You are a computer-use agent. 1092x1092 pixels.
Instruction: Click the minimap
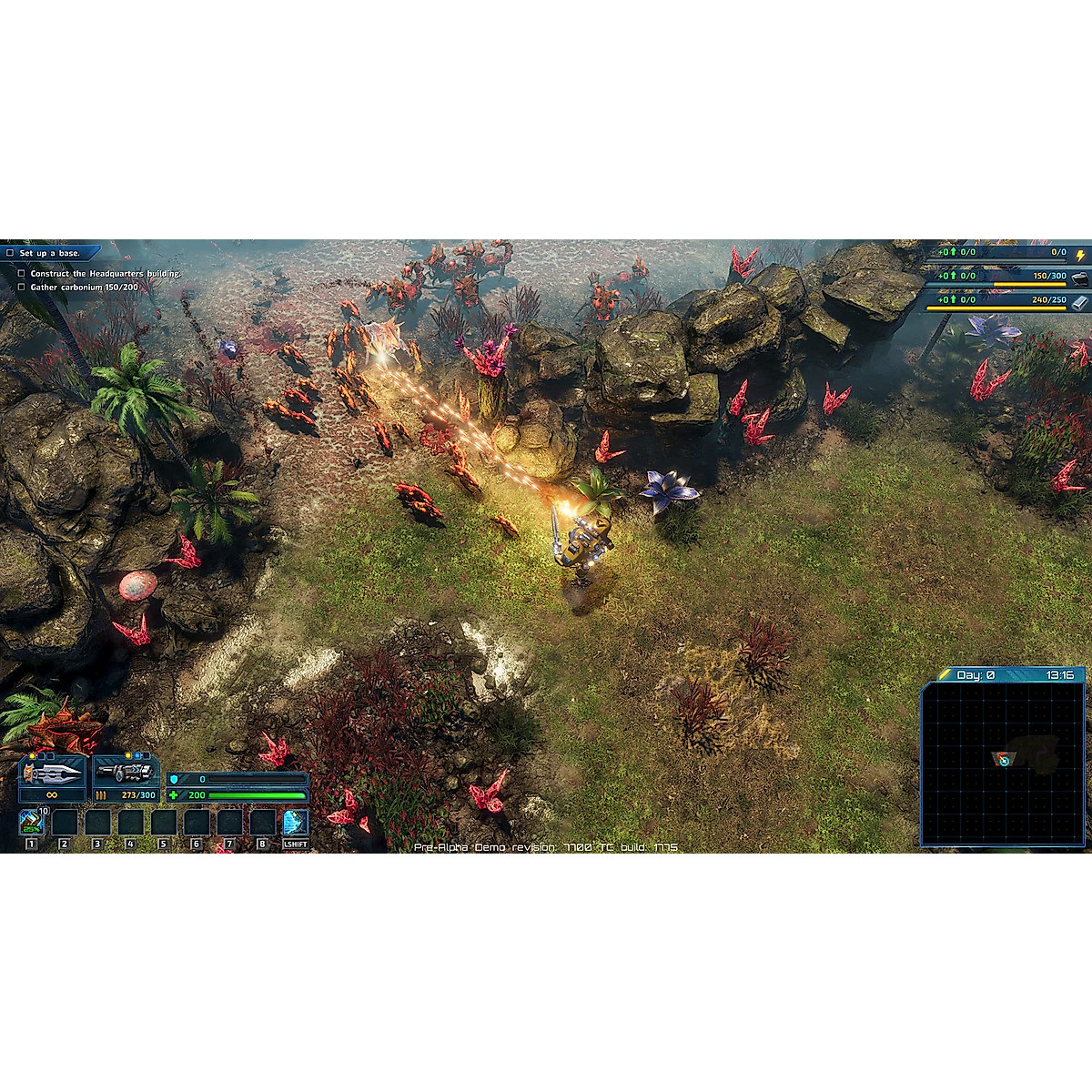click(1003, 763)
